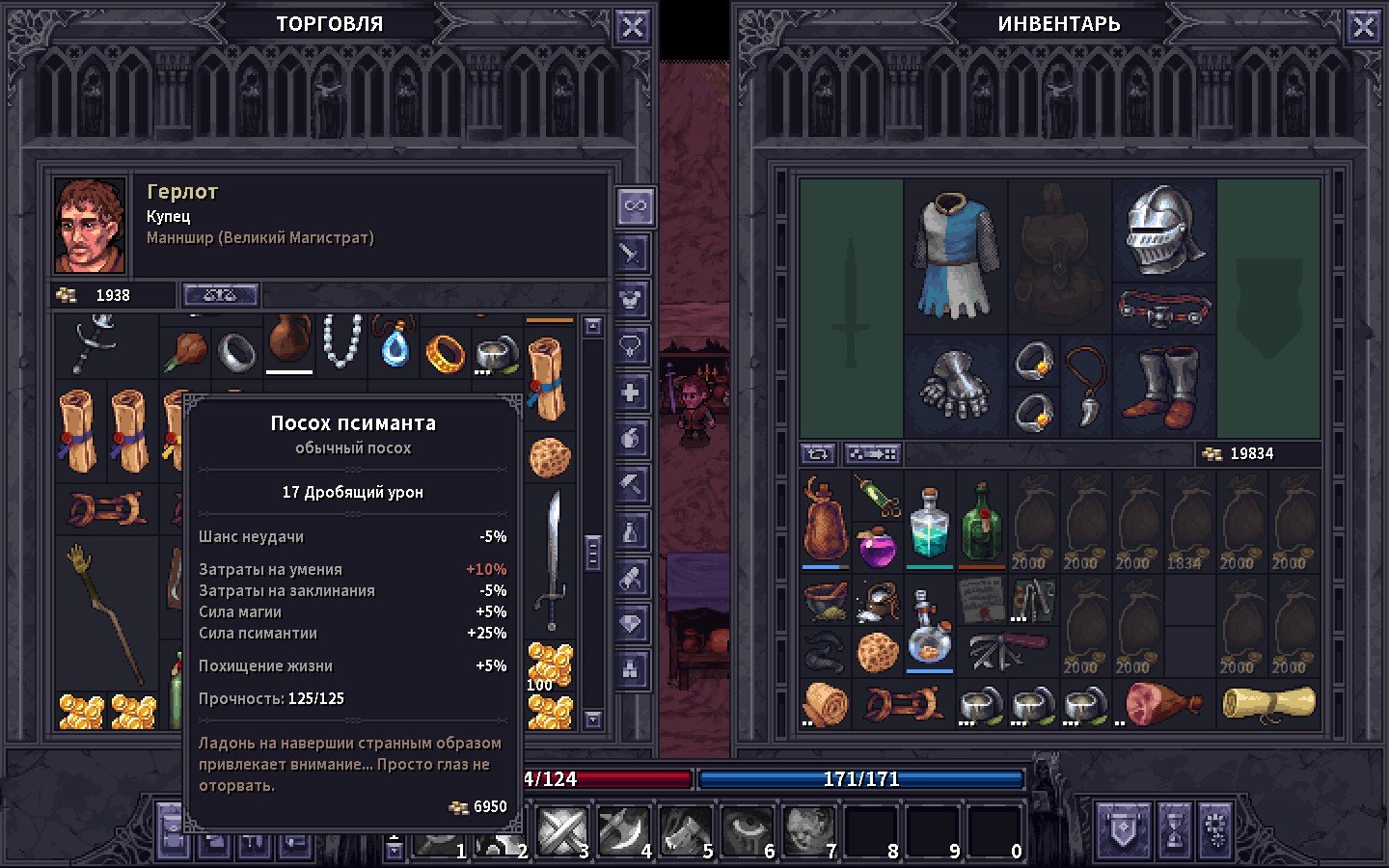This screenshot has height=868, width=1389.
Task: Pick the blue gem amulet from merchant
Action: (394, 345)
